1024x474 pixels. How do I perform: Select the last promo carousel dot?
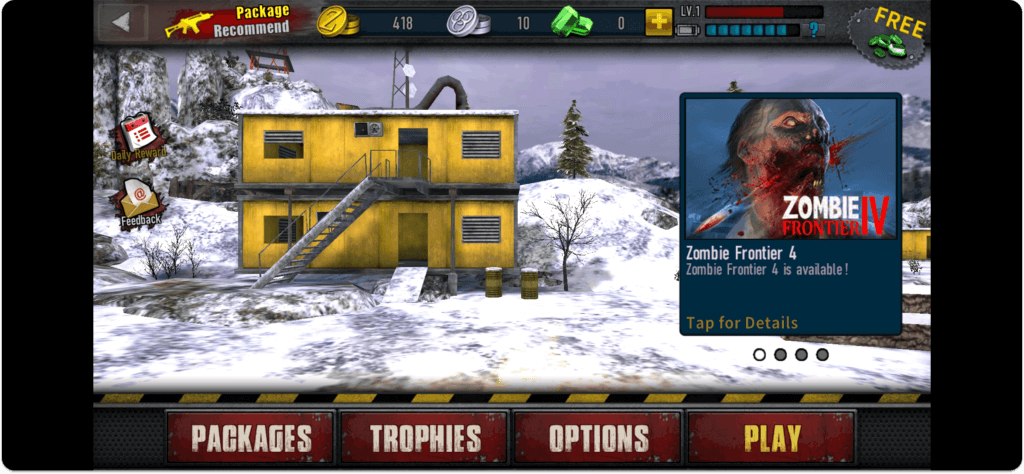tap(822, 354)
